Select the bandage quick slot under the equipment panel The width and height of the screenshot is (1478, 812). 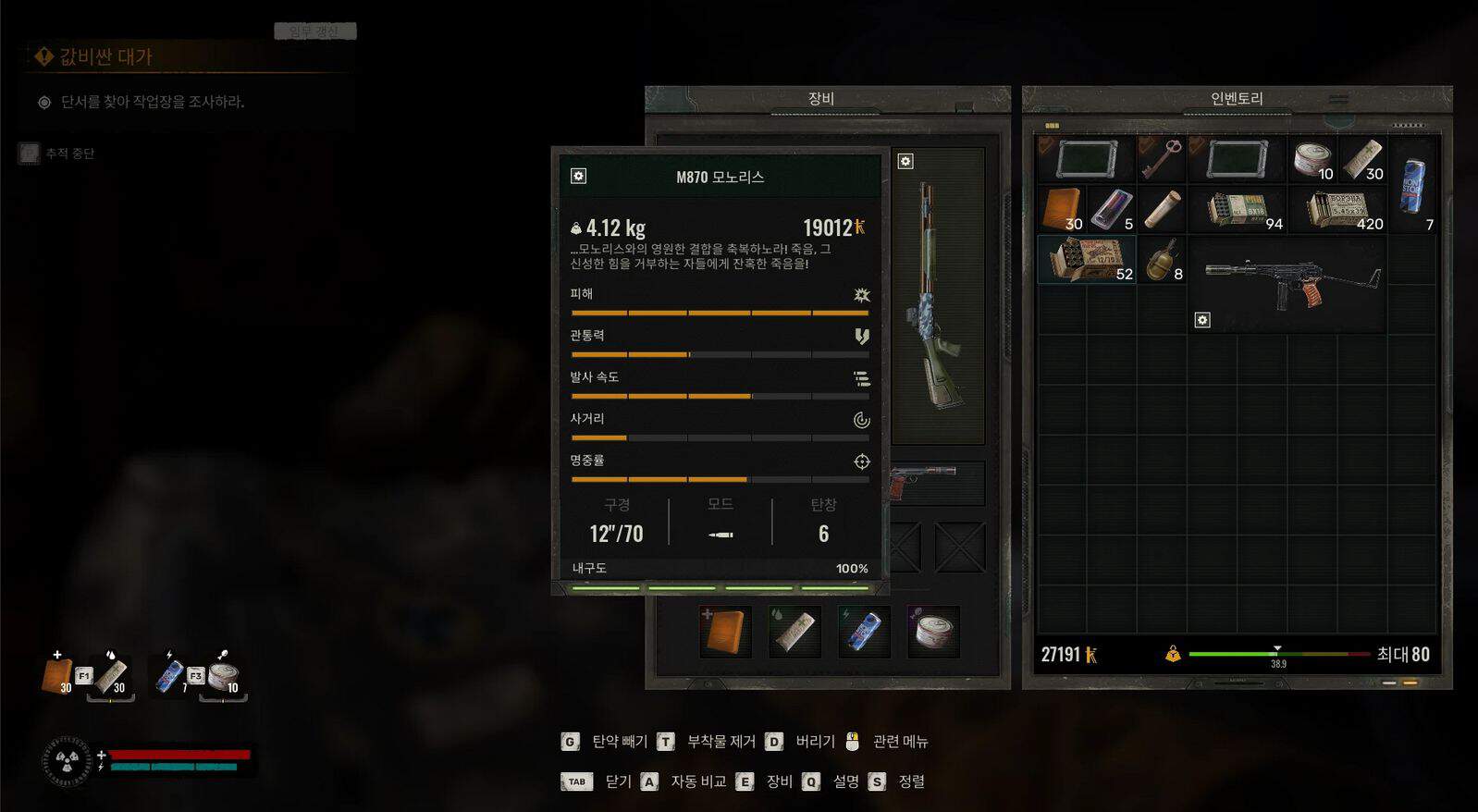tap(794, 632)
